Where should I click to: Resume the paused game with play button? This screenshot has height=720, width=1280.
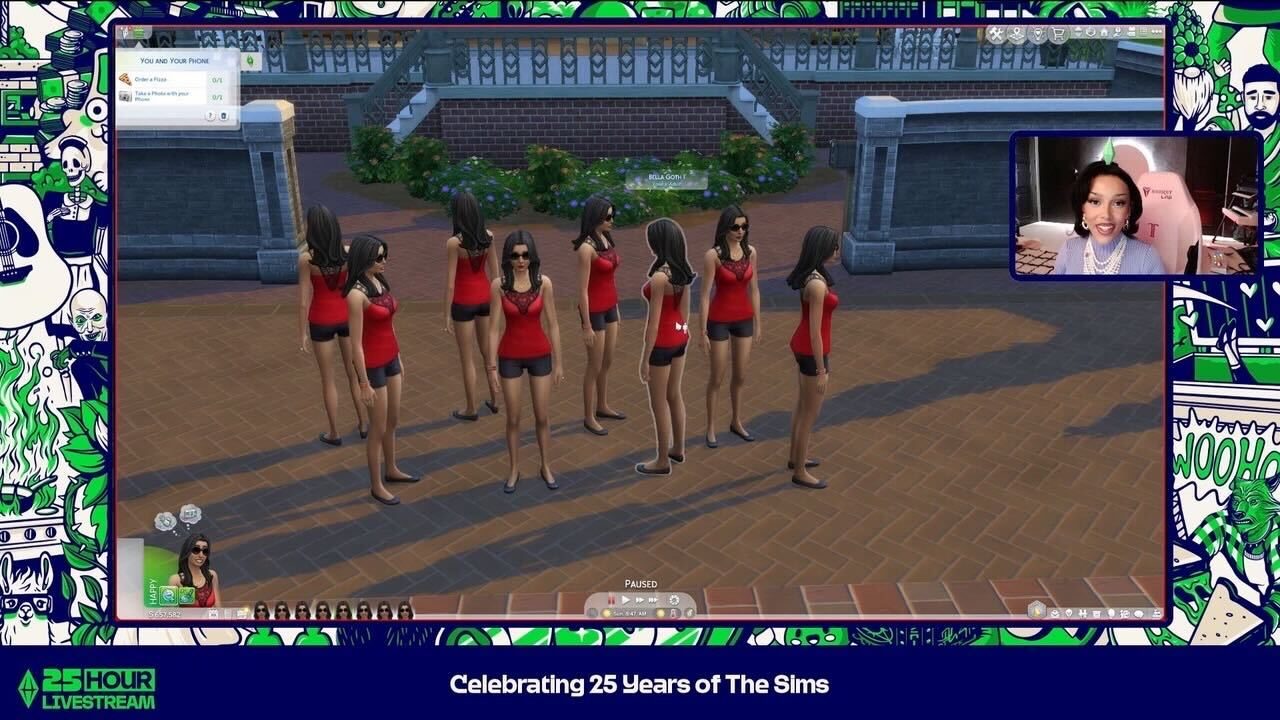tap(625, 599)
